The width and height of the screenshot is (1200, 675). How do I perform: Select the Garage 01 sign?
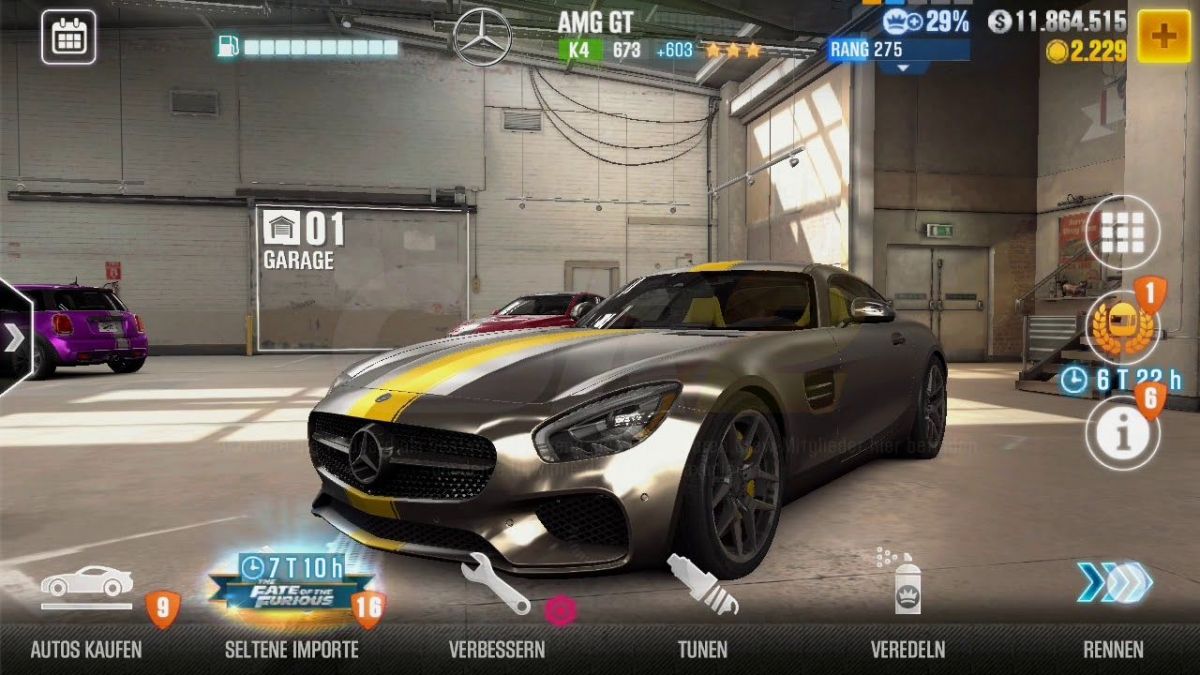pyautogui.click(x=304, y=240)
